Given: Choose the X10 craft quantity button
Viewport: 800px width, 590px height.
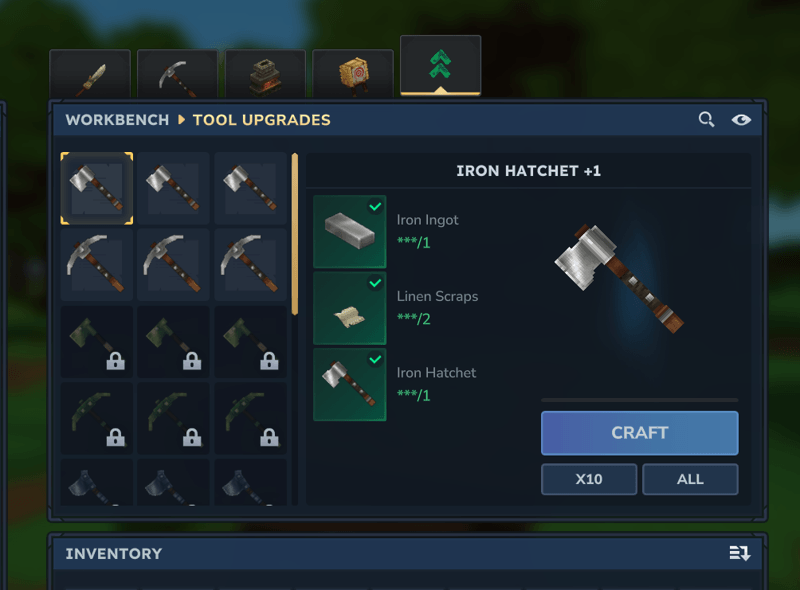Looking at the screenshot, I should [589, 479].
